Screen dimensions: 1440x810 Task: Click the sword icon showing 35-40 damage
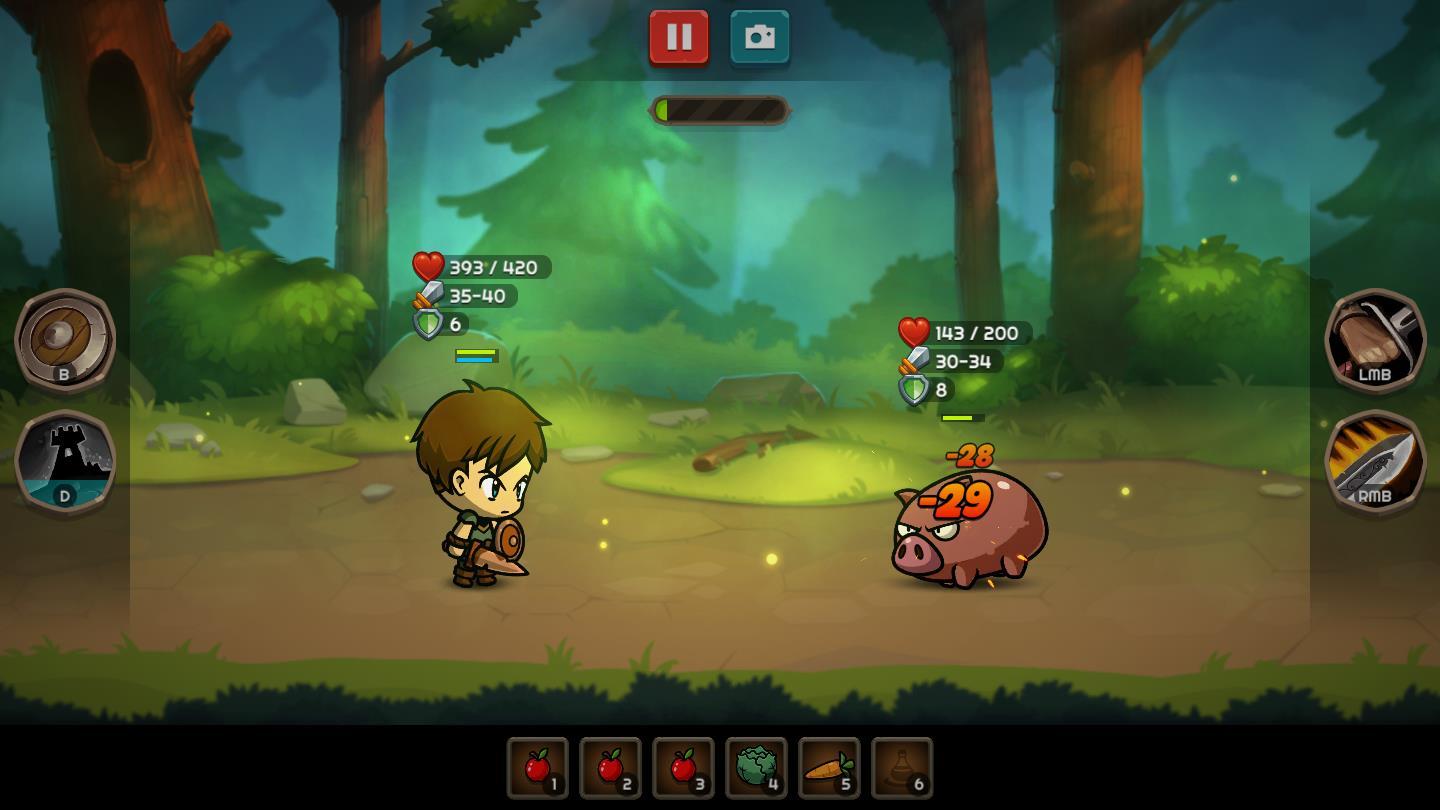tap(429, 295)
